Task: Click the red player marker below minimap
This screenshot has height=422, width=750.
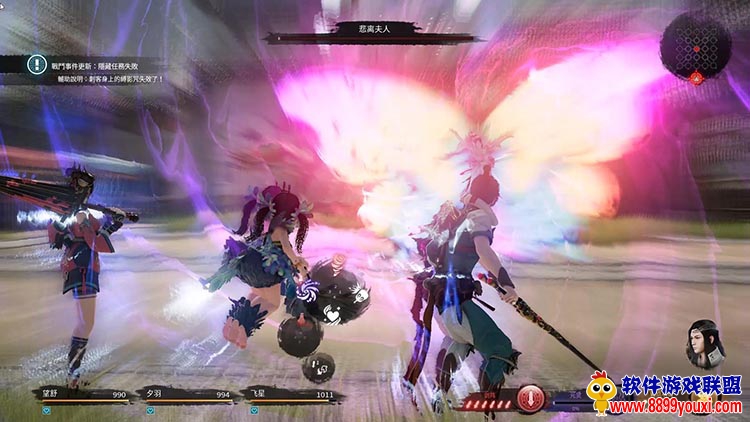Action: click(696, 78)
